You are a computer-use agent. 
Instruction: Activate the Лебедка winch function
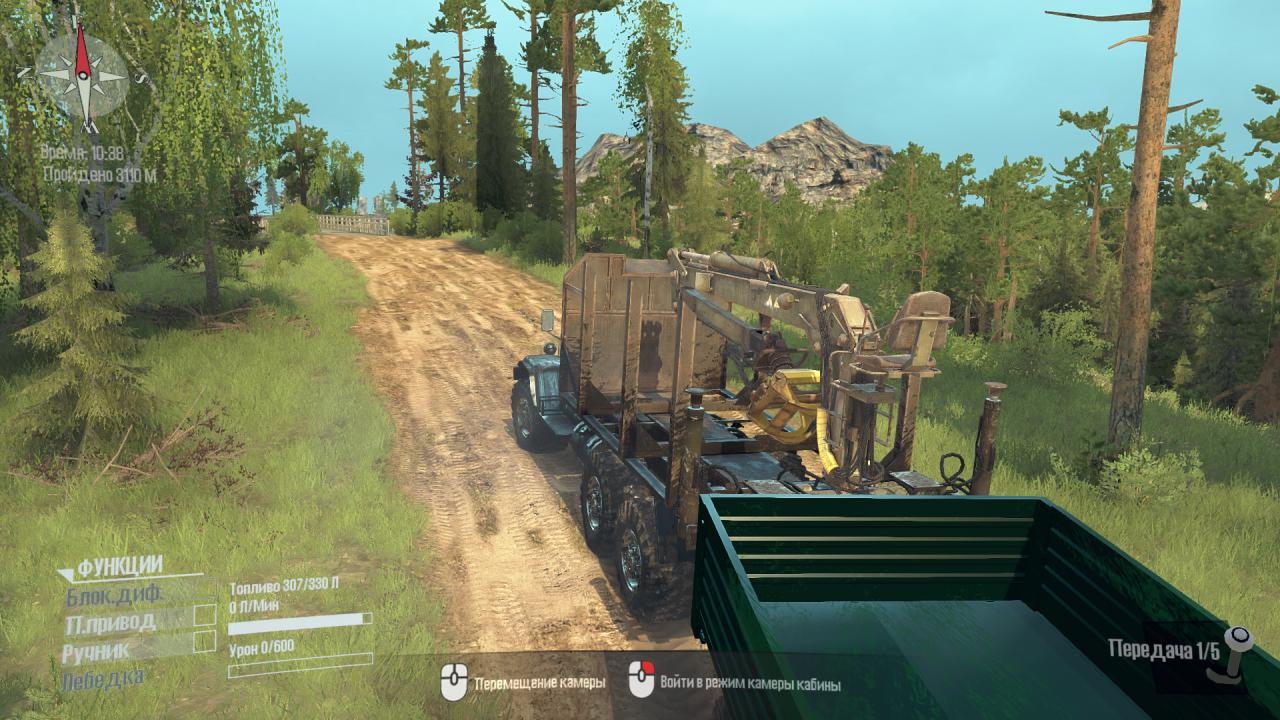[x=102, y=679]
